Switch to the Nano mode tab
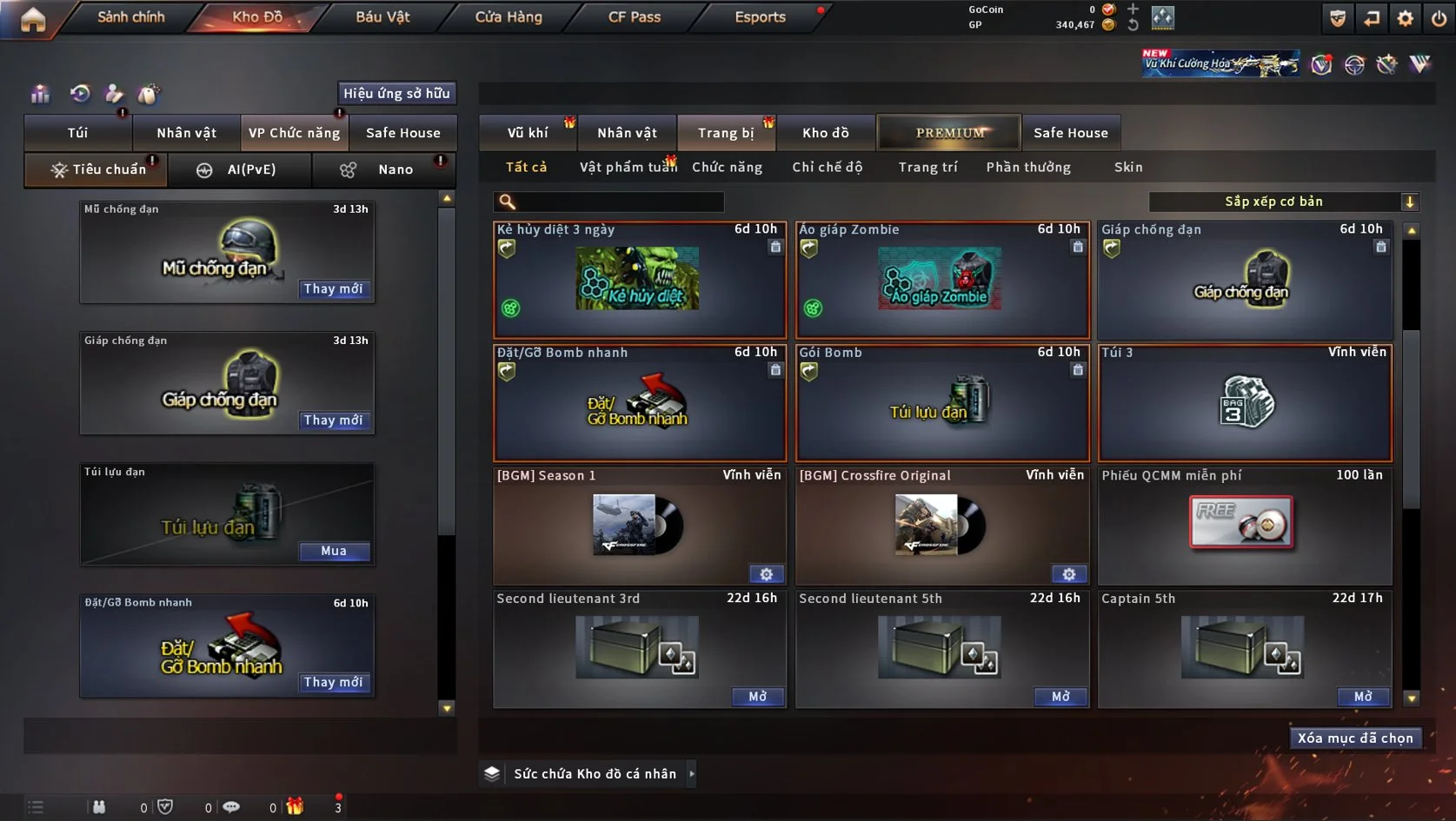The image size is (1456, 821). pyautogui.click(x=384, y=170)
